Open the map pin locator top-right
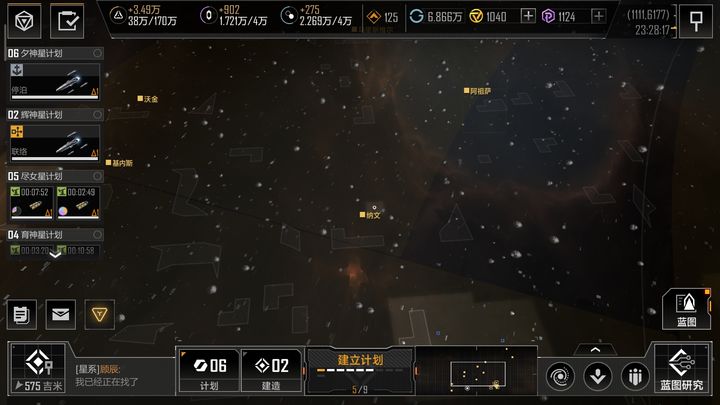This screenshot has height=405, width=720. pyautogui.click(x=696, y=18)
